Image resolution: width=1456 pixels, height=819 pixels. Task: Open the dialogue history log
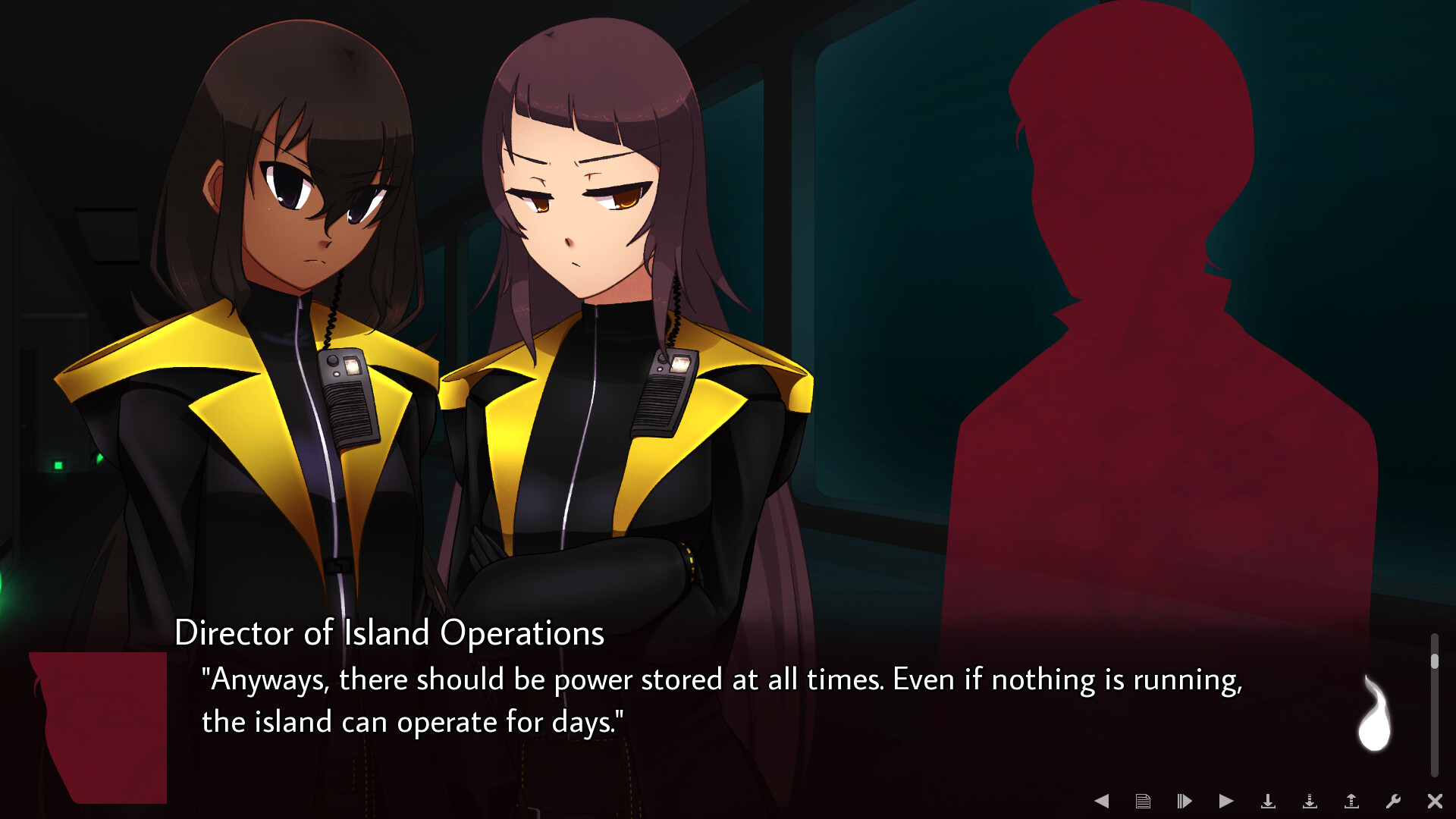coord(1143,800)
